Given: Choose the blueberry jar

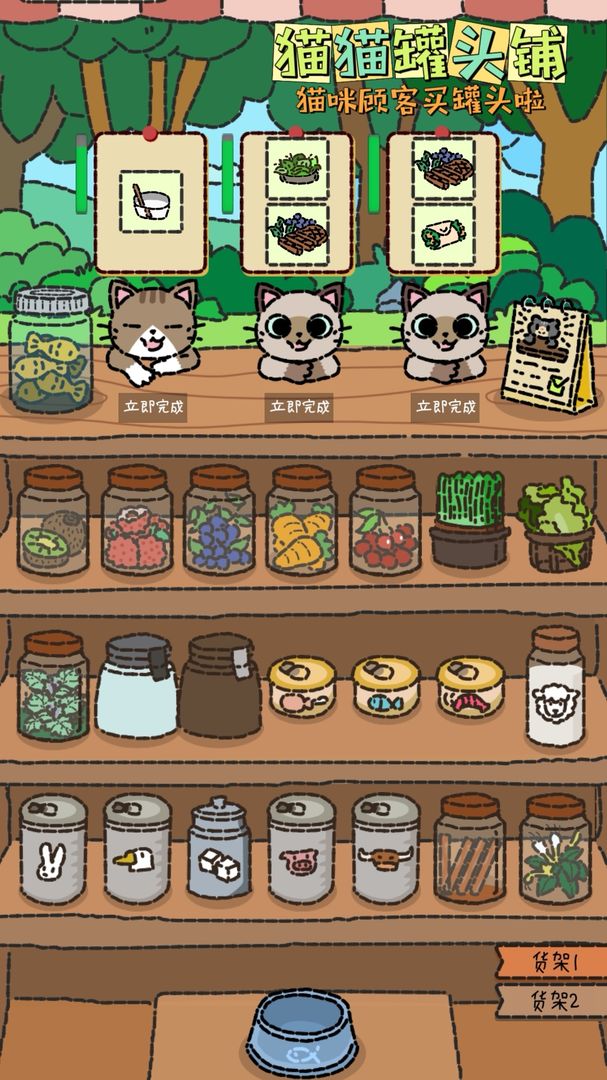Looking at the screenshot, I should [219, 520].
